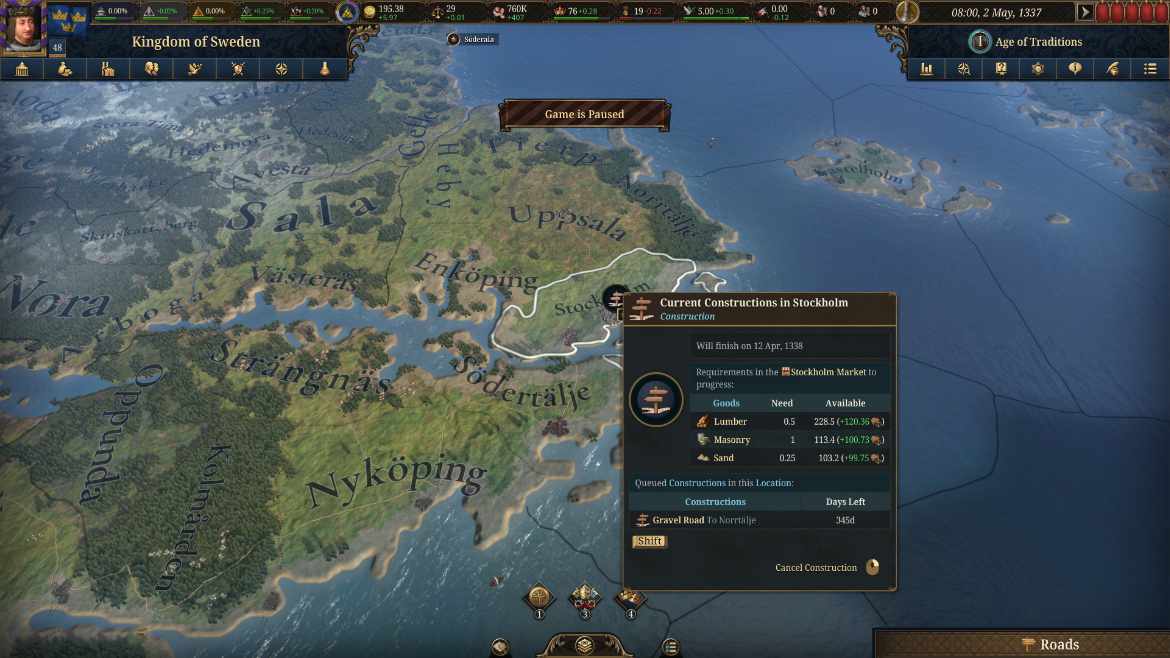The height and width of the screenshot is (658, 1170).
Task: Advance game speed with the arrow button
Action: 1085,13
